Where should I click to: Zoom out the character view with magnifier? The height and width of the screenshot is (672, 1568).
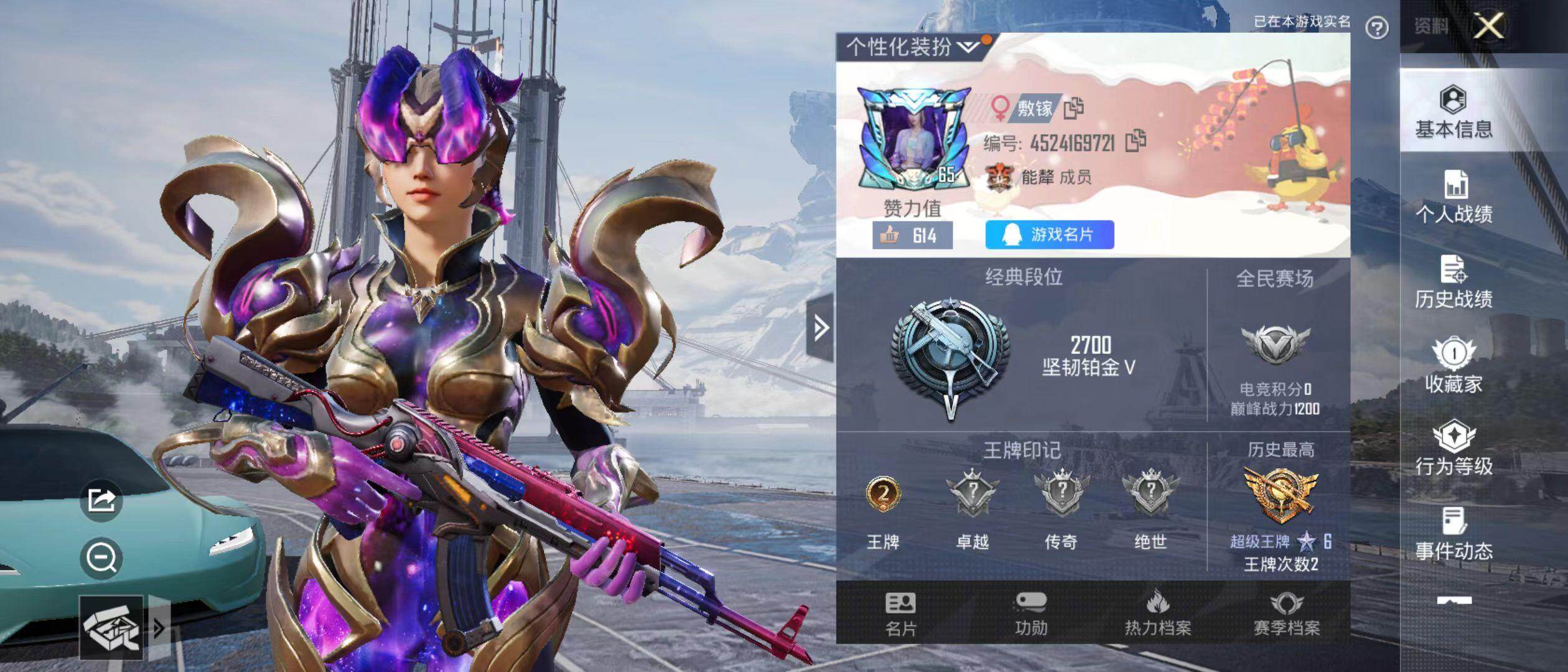(x=101, y=558)
